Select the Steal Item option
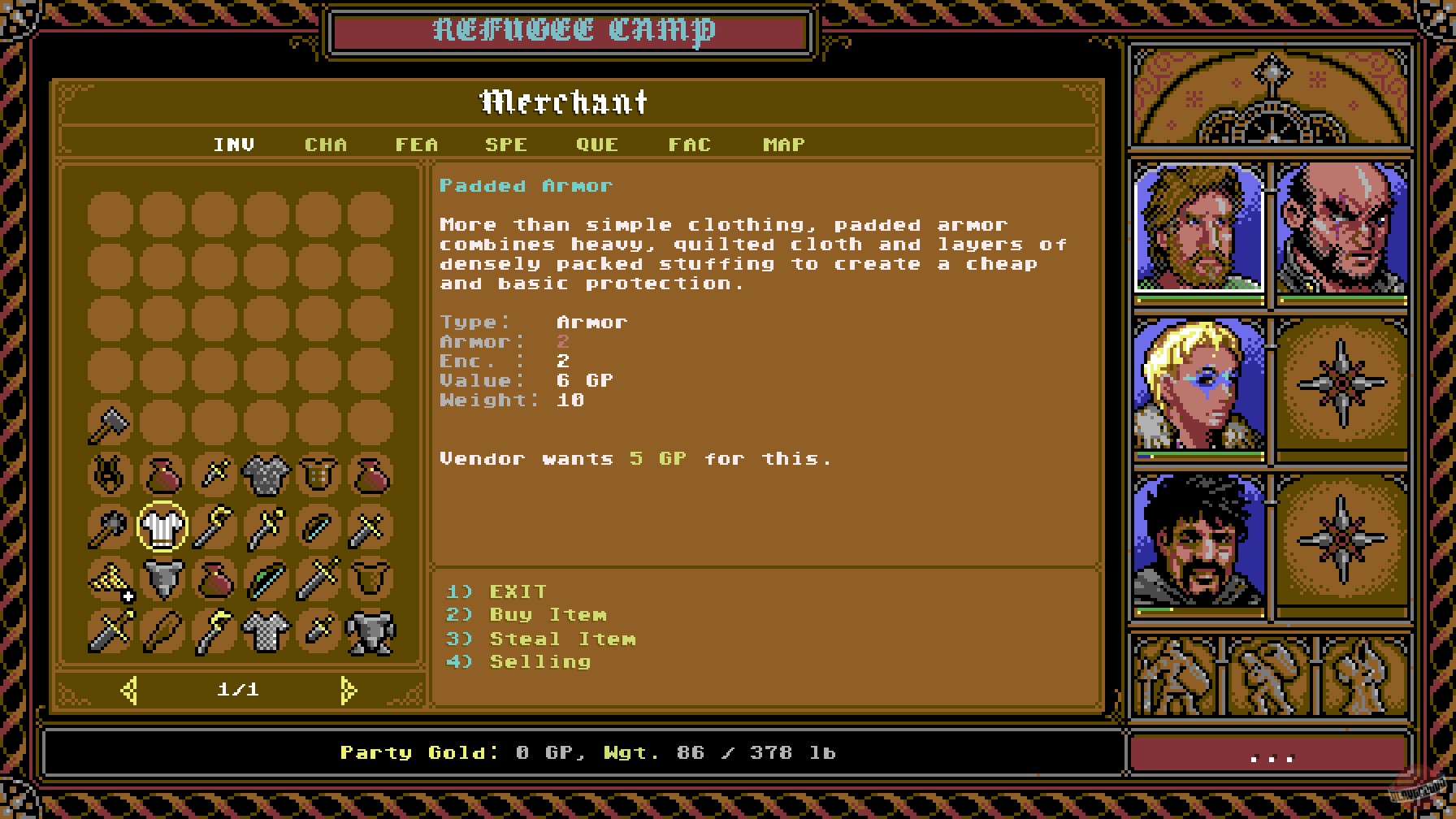1456x819 pixels. coord(562,639)
